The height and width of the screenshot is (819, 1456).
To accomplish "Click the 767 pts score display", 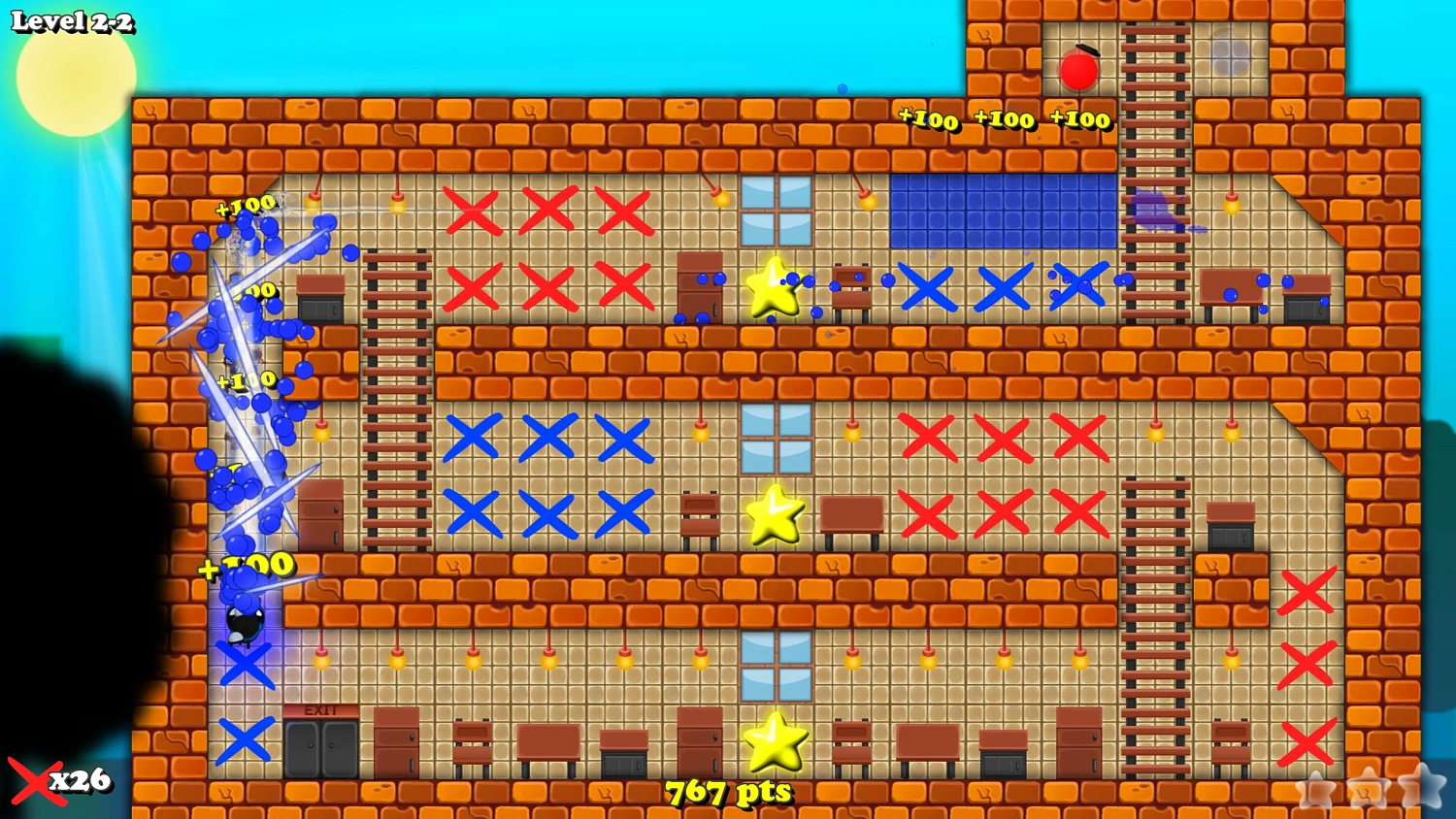I will (728, 791).
